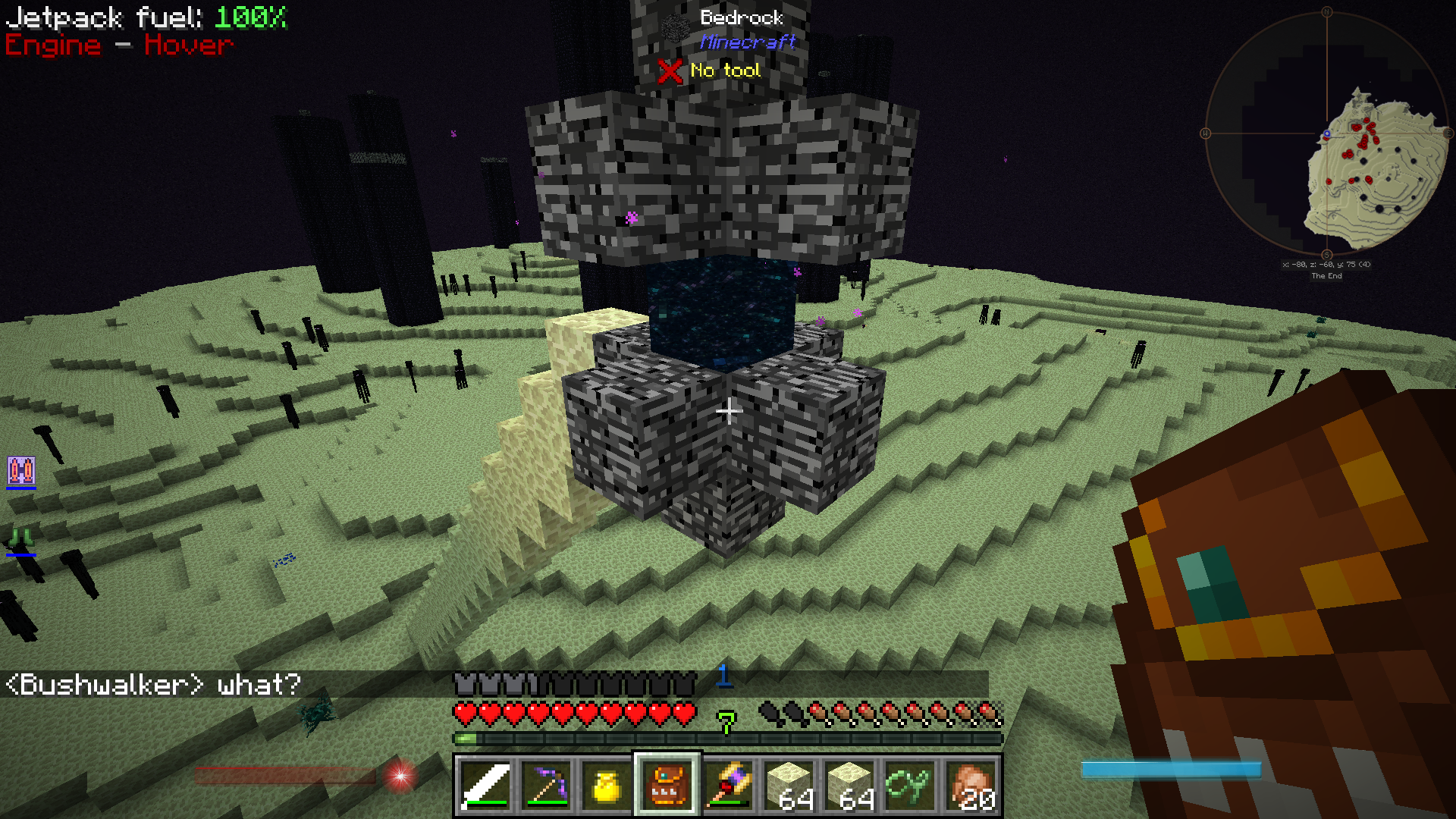Viewport: 1456px width, 819px height.
Task: Select the purple bow hotbar slot
Action: [546, 786]
